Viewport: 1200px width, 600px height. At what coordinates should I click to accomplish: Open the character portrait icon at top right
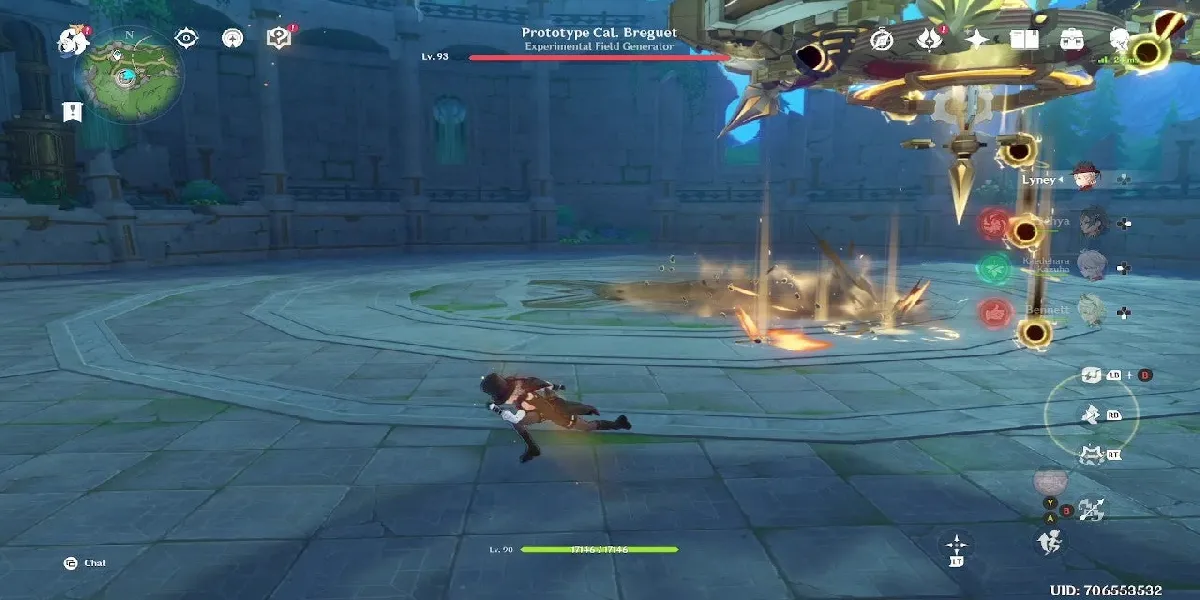click(1120, 39)
